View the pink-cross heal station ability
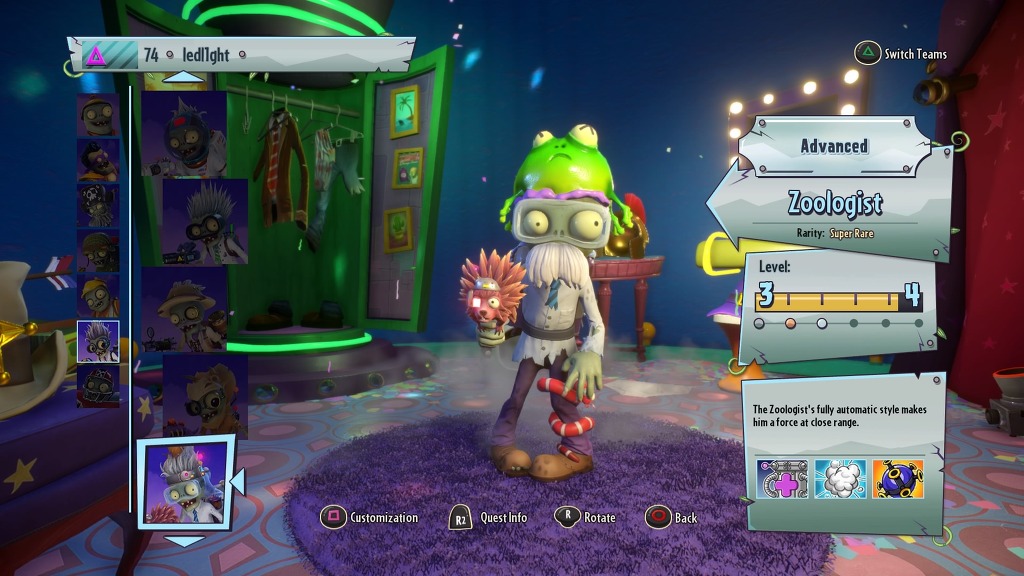 [782, 480]
